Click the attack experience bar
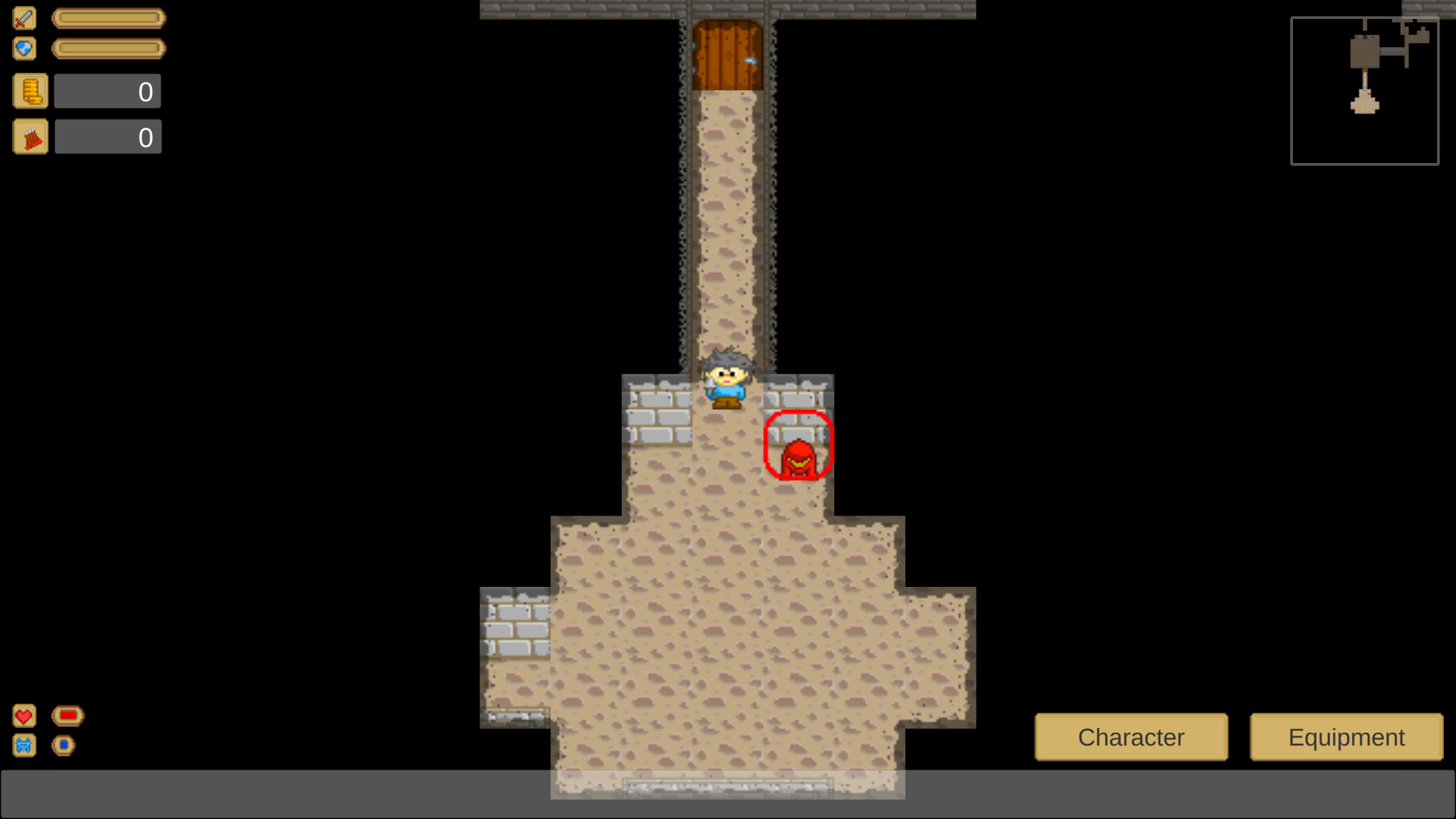The height and width of the screenshot is (819, 1456). pos(108,17)
